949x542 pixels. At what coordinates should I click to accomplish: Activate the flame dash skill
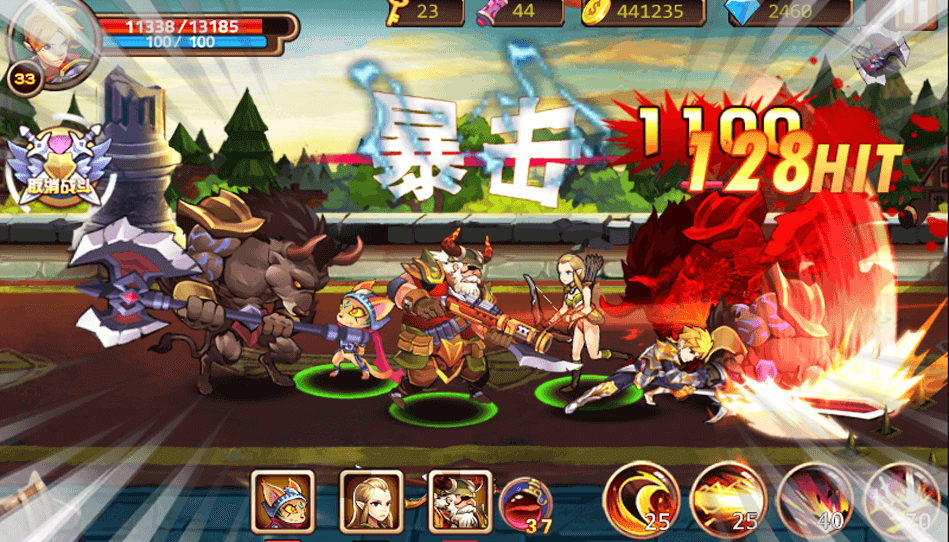pyautogui.click(x=728, y=500)
